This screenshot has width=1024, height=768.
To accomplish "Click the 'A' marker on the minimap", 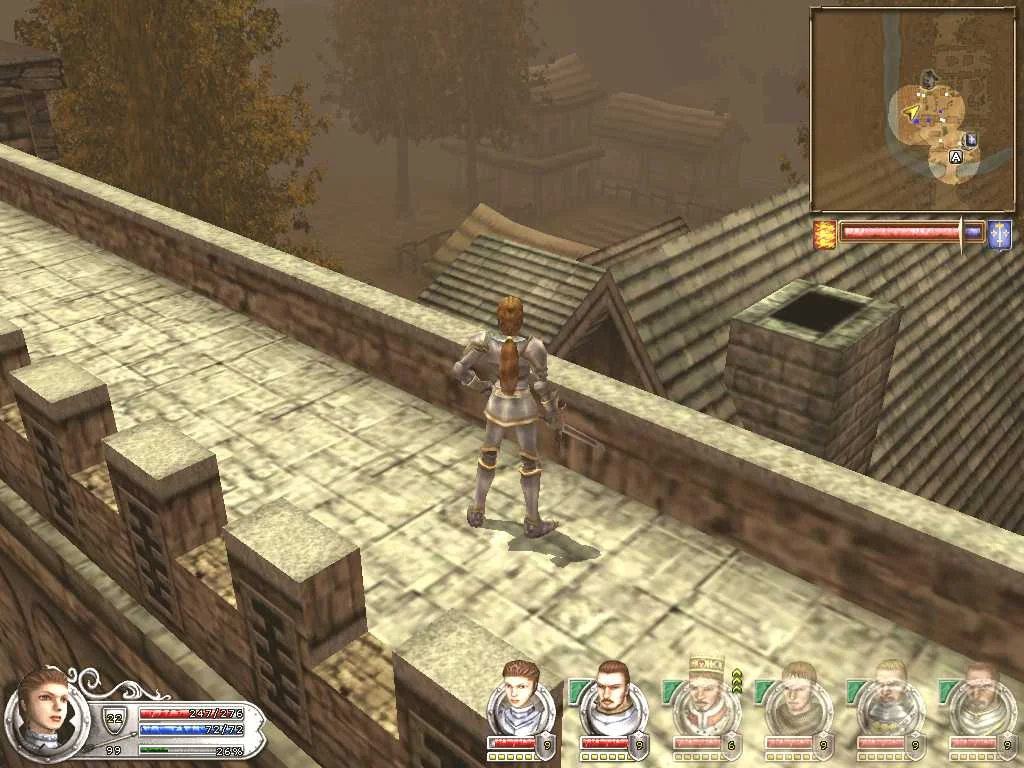I will (955, 157).
